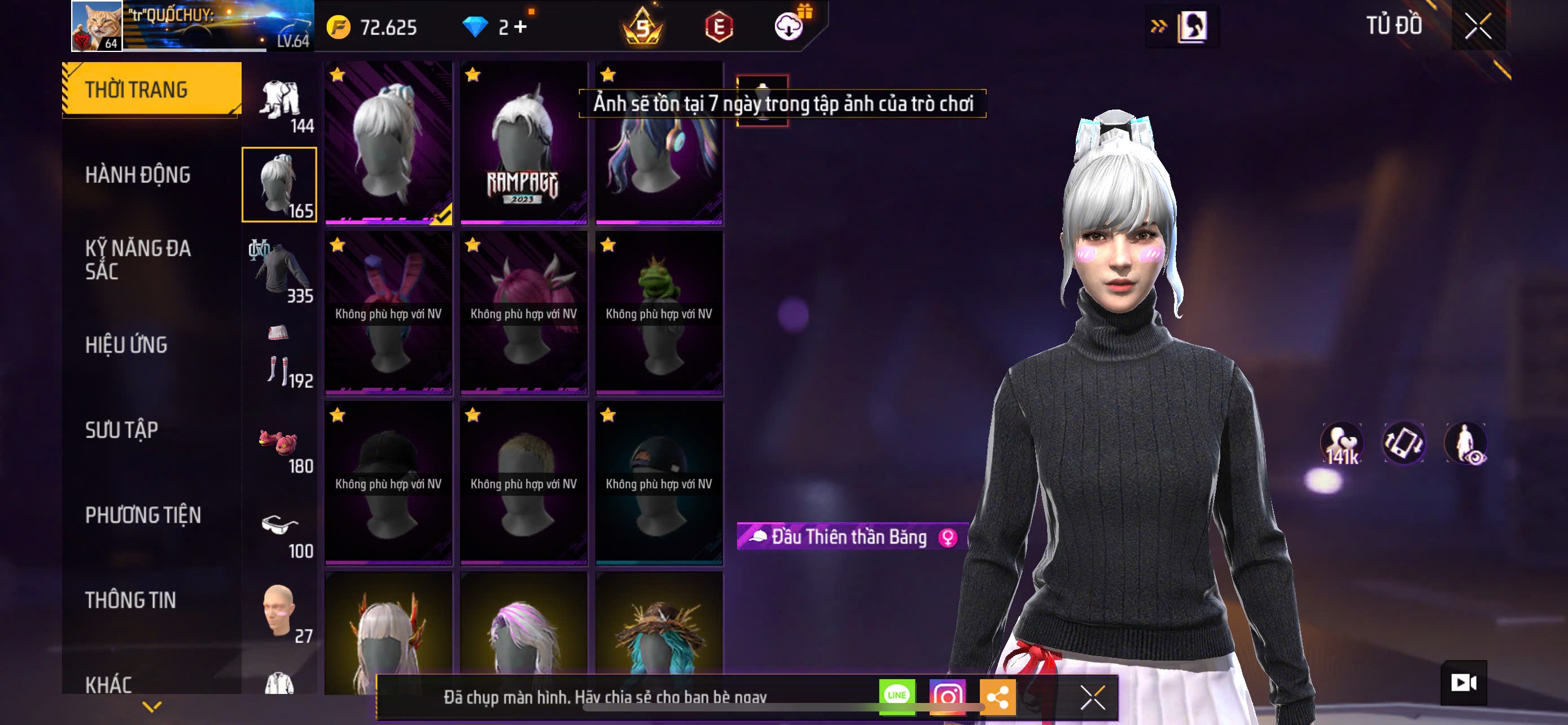Open the player profile avatar
The image size is (1568, 725).
(97, 26)
